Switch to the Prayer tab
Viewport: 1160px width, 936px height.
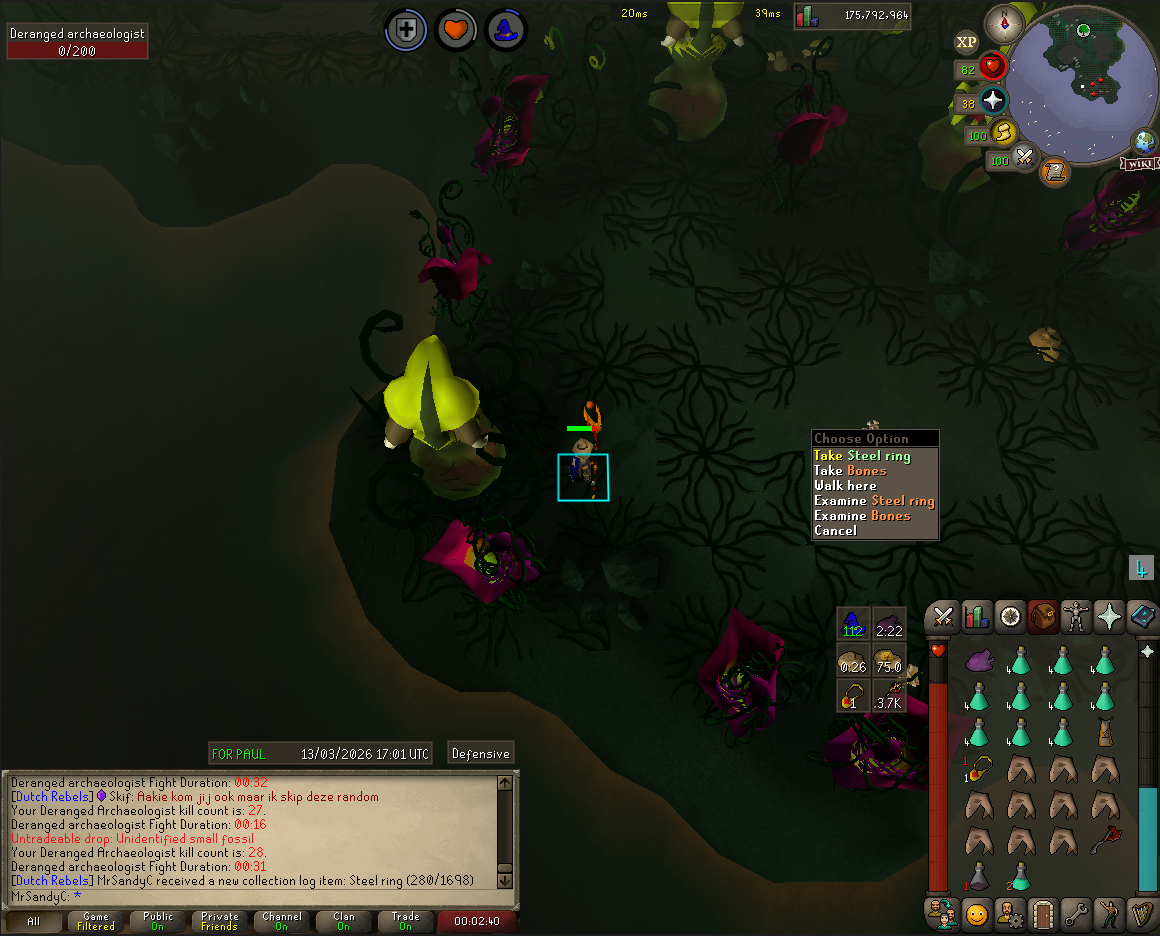tap(1109, 617)
